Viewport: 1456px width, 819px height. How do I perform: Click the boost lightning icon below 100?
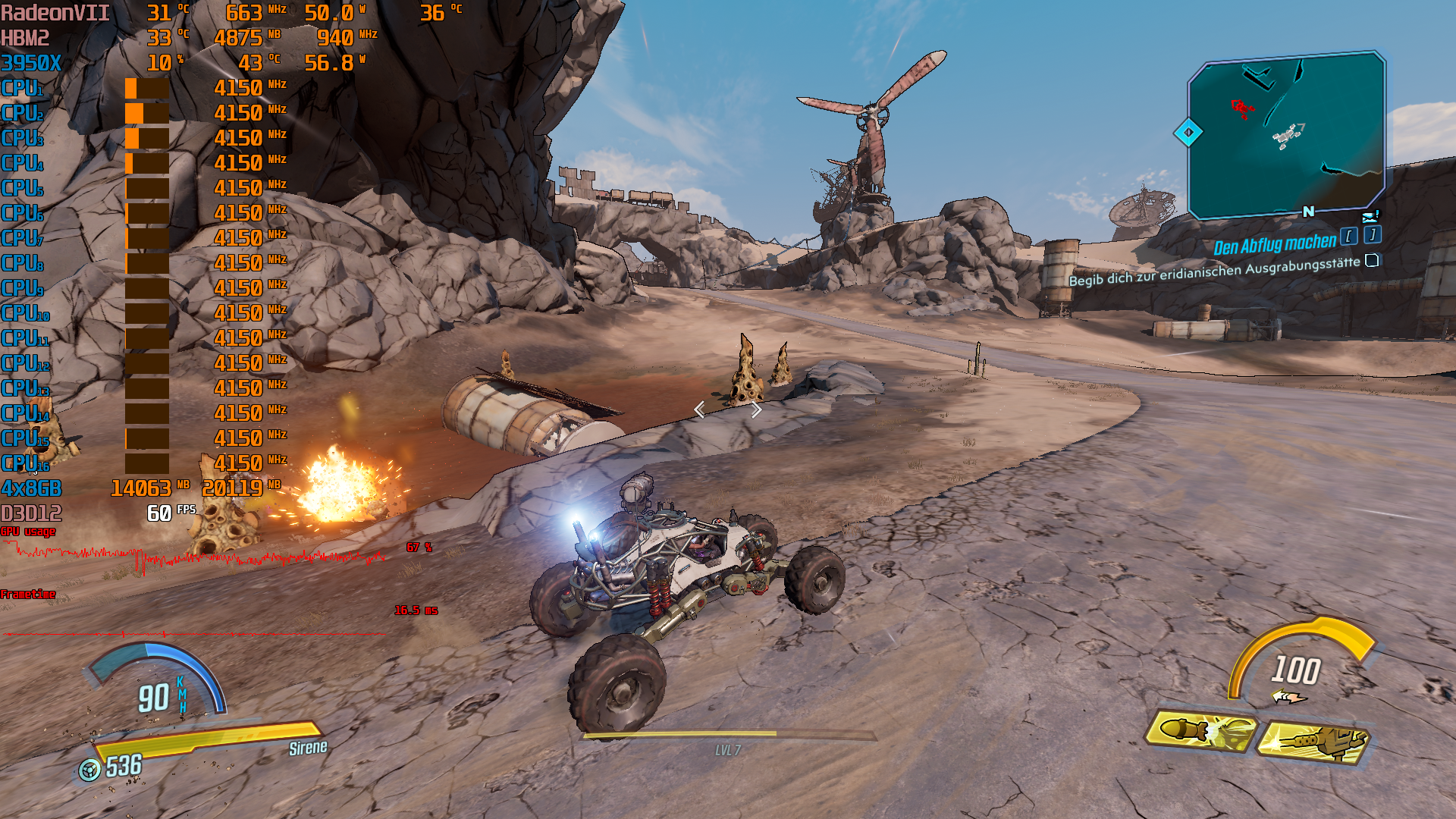1288,695
